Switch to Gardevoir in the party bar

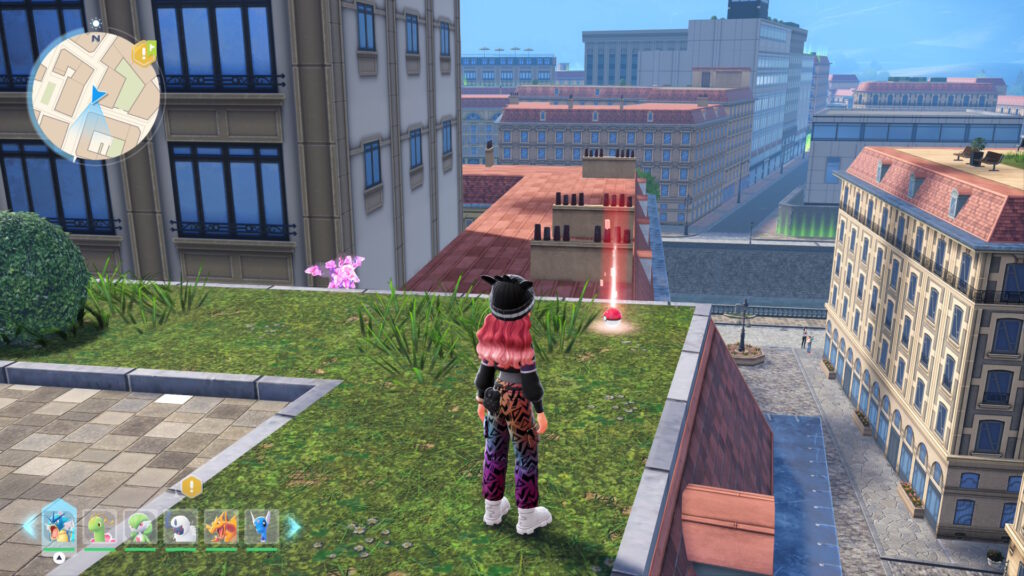tap(140, 527)
